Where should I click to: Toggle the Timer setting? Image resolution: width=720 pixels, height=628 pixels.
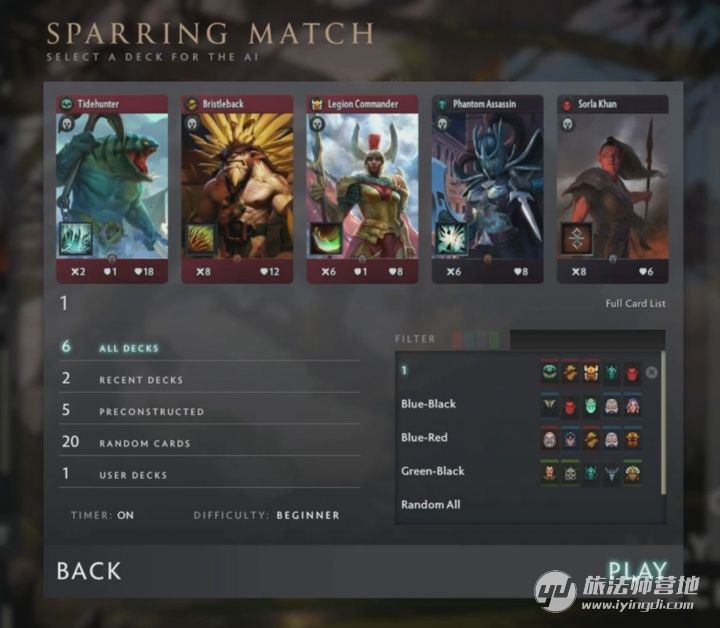tap(125, 516)
